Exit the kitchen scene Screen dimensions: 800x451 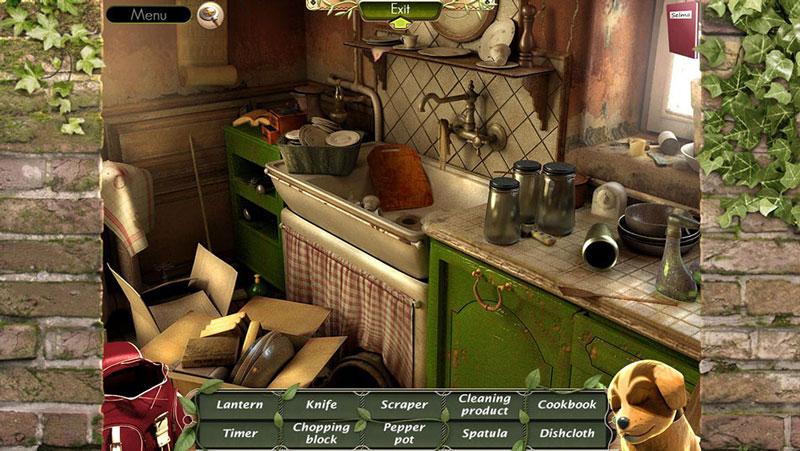(400, 11)
